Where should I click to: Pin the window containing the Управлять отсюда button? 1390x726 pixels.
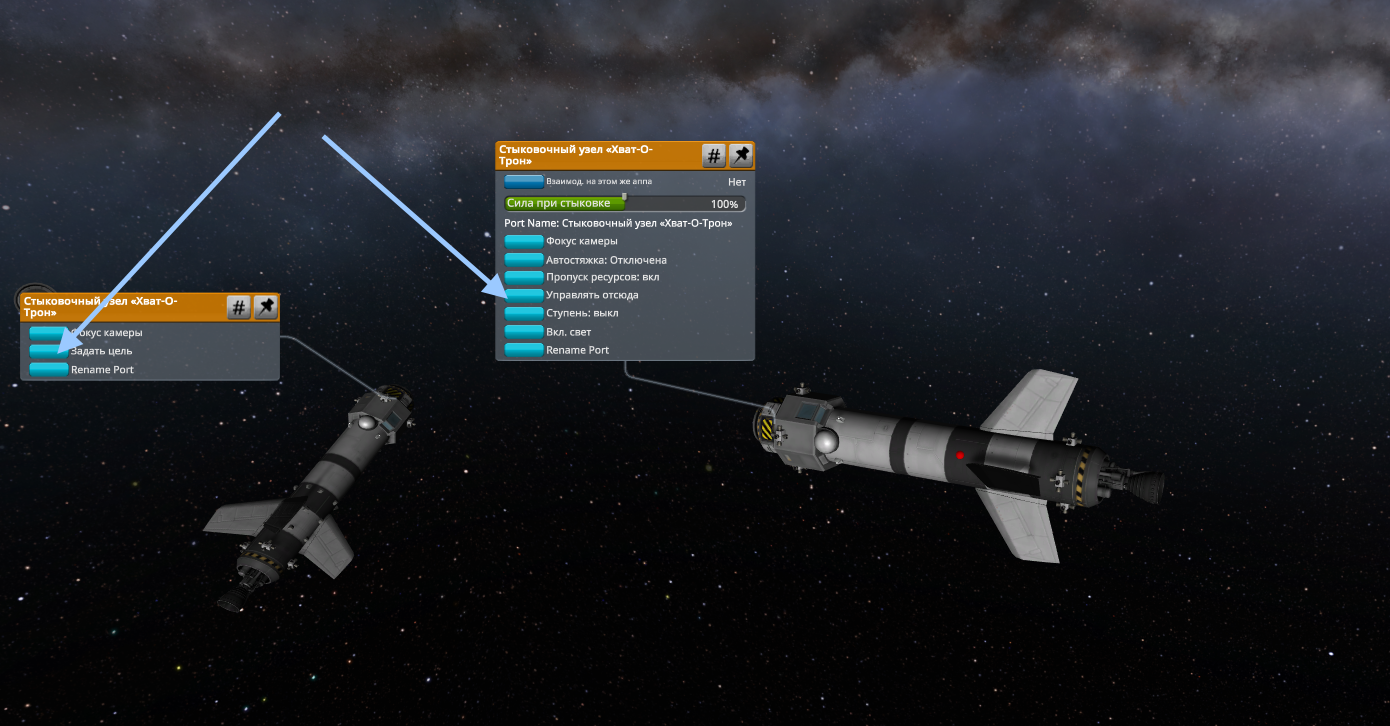tap(740, 156)
